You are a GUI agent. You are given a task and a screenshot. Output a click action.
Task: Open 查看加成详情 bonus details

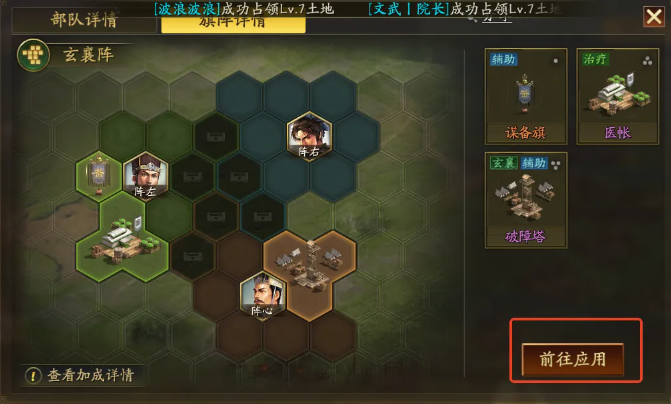point(81,375)
